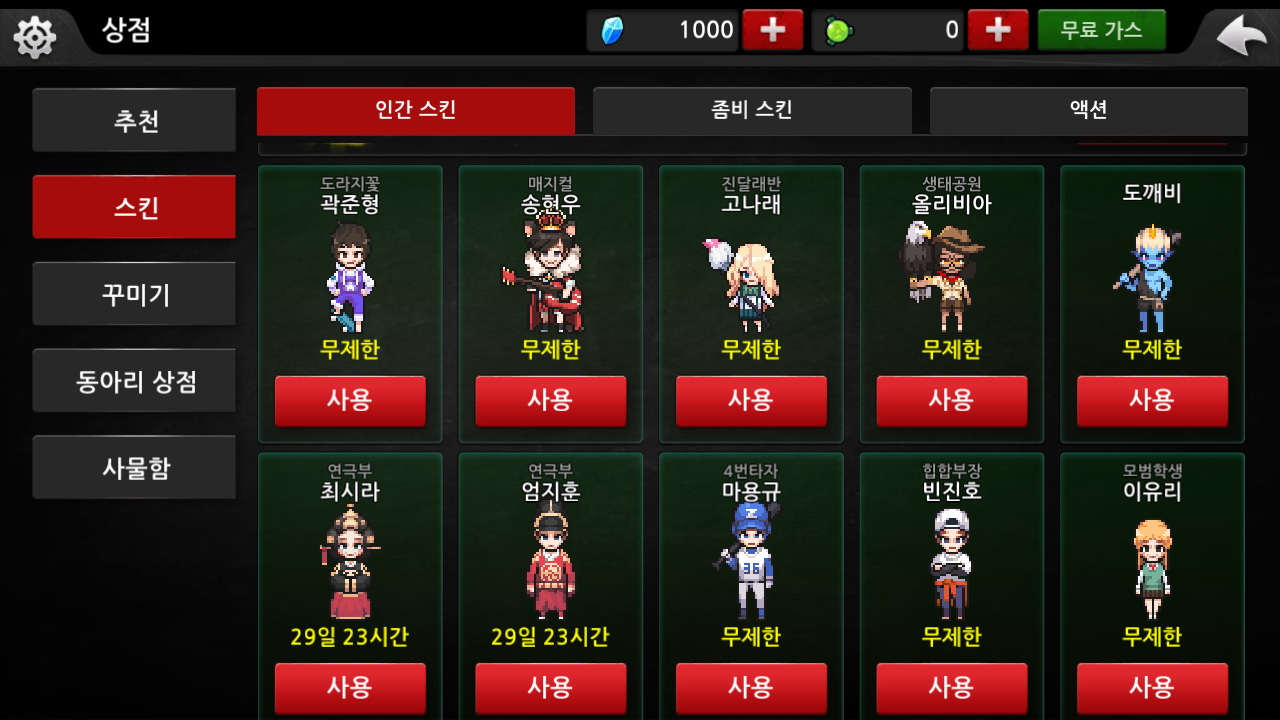1280x720 pixels.
Task: Open the settings gear icon
Action: click(x=35, y=37)
